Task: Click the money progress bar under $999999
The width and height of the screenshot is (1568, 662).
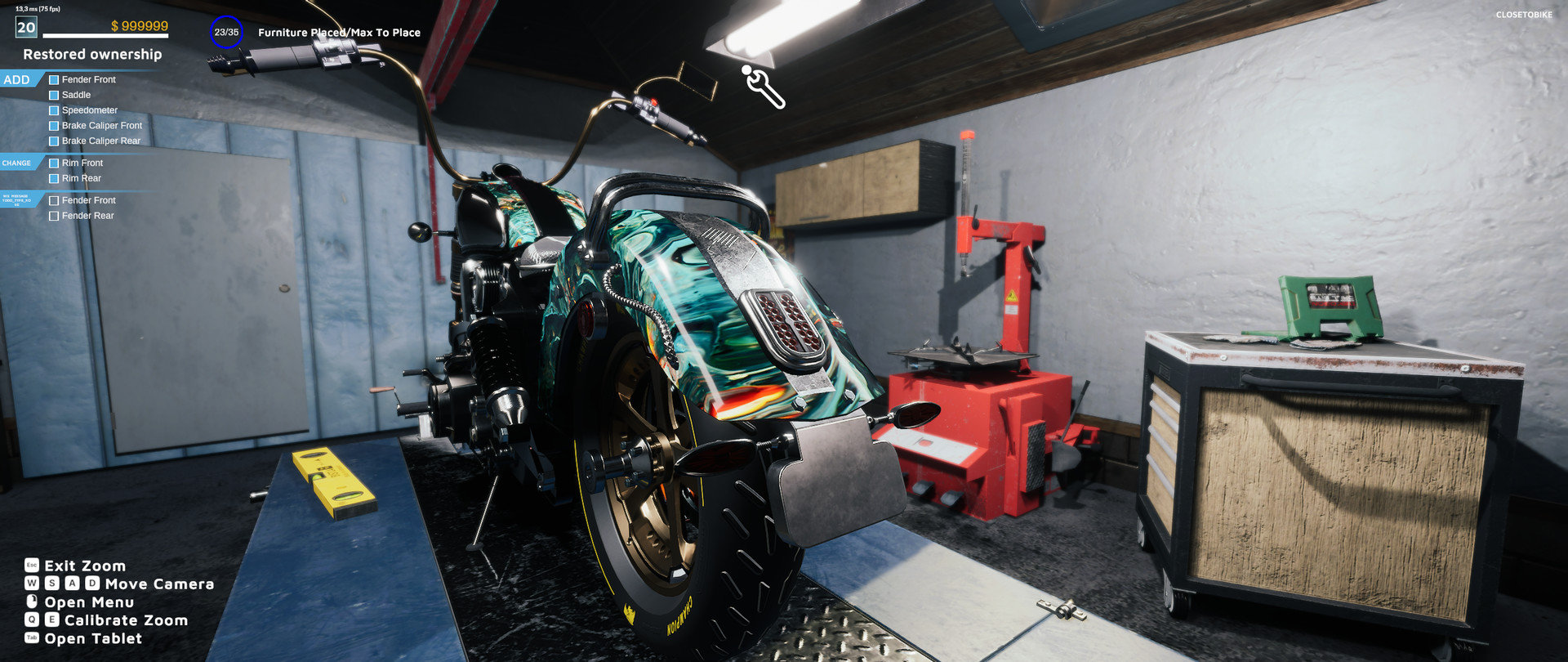Action: tap(106, 36)
